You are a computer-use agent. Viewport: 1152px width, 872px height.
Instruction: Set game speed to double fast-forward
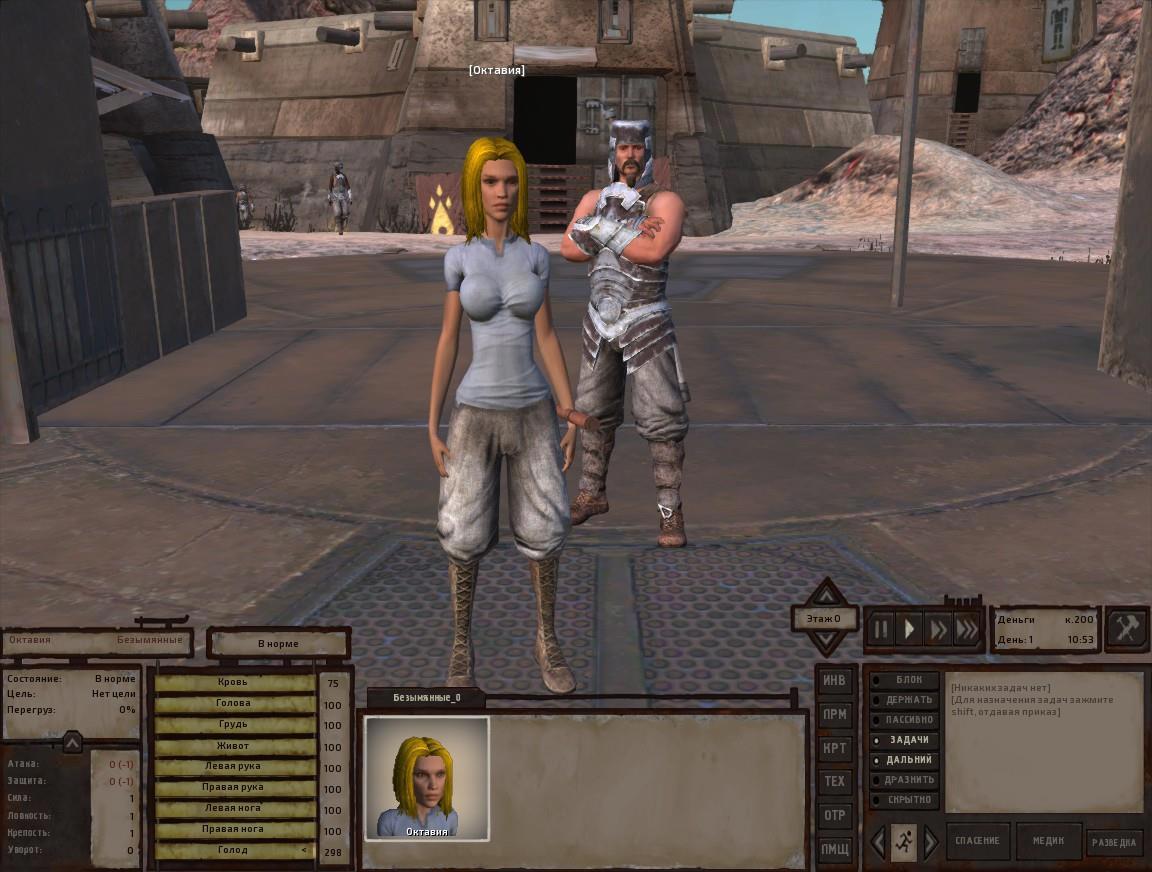click(938, 629)
